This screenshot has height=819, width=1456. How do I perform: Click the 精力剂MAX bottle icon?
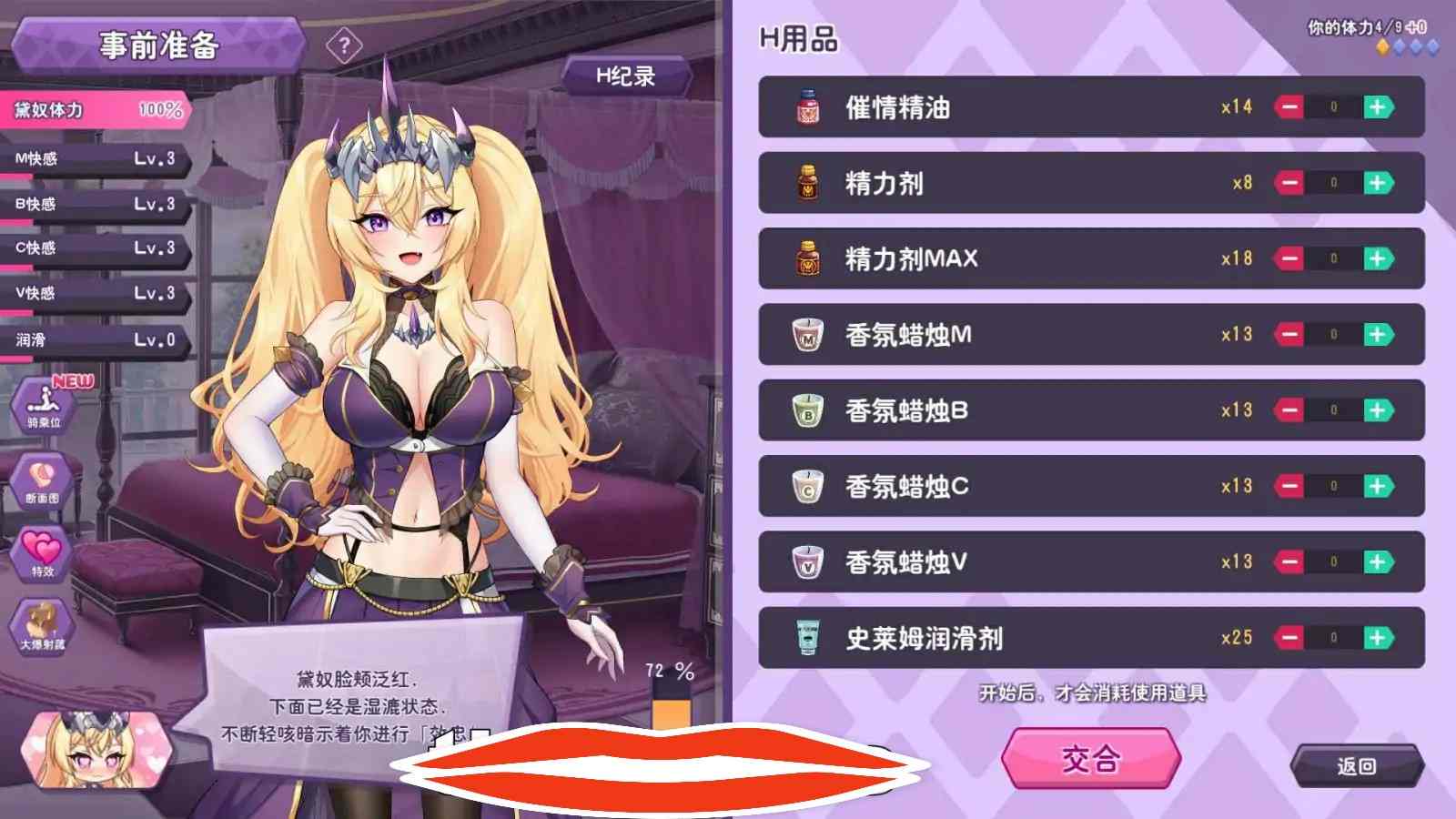[804, 258]
